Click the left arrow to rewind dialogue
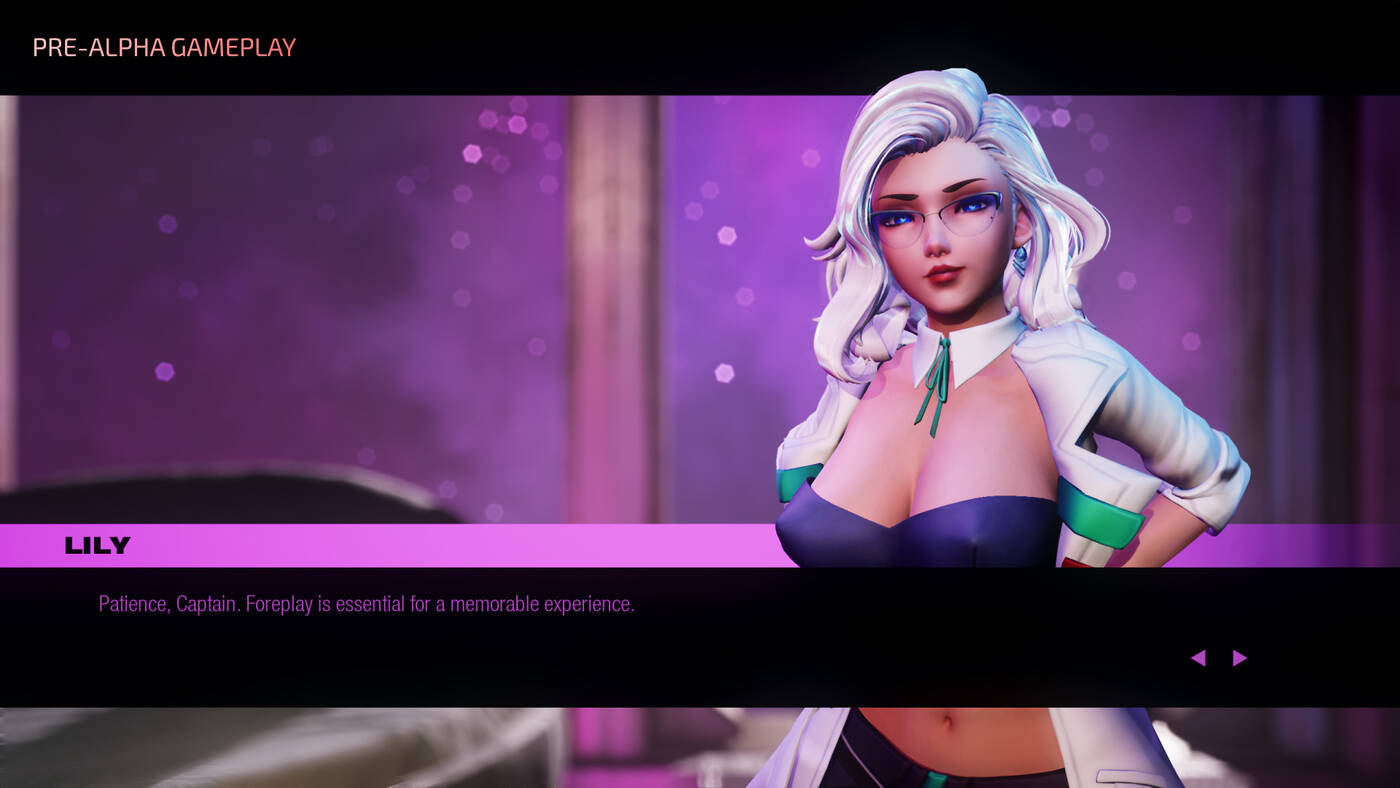1400x788 pixels. [x=1197, y=657]
